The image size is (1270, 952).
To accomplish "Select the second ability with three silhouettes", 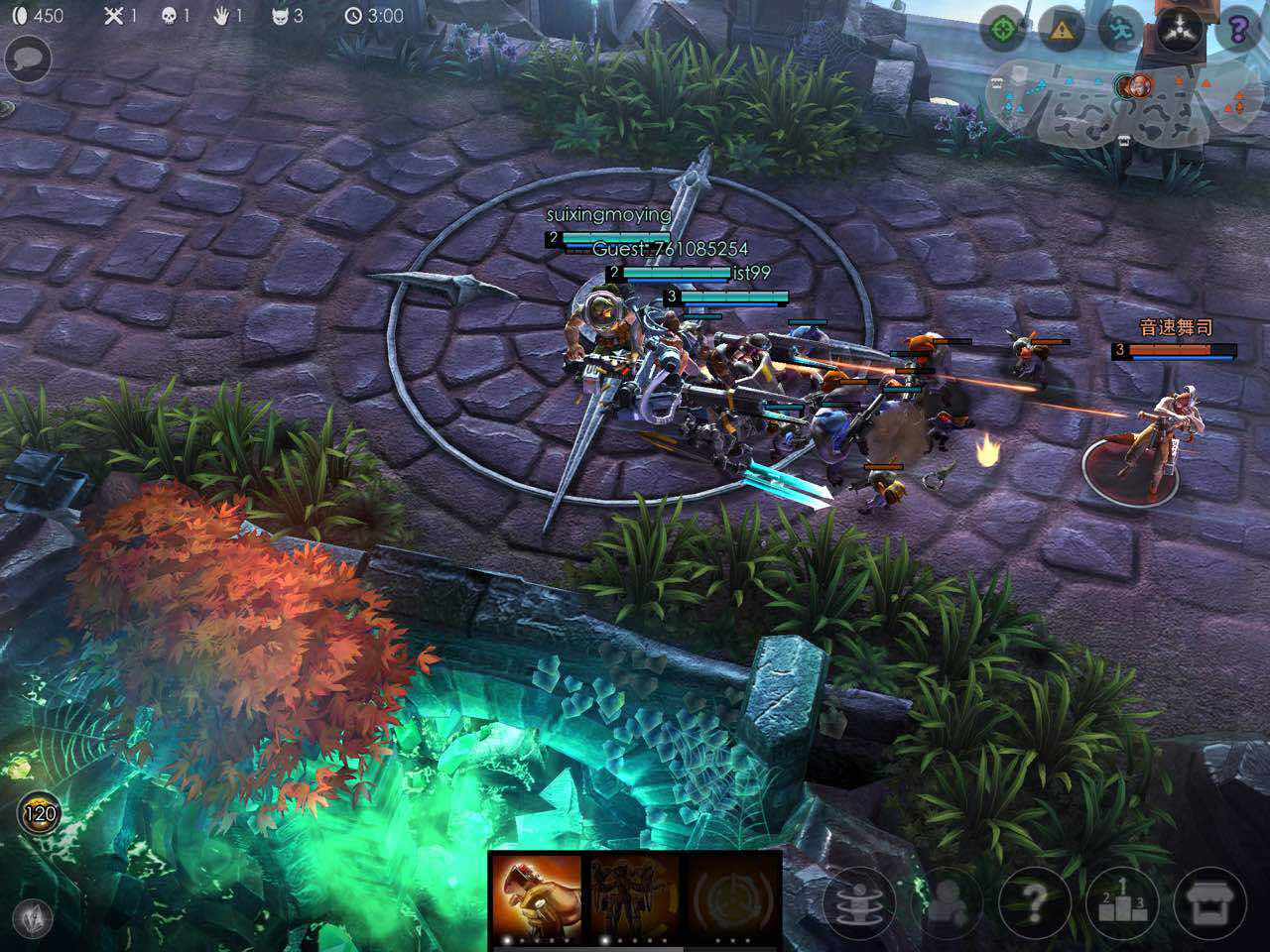I will click(634, 897).
